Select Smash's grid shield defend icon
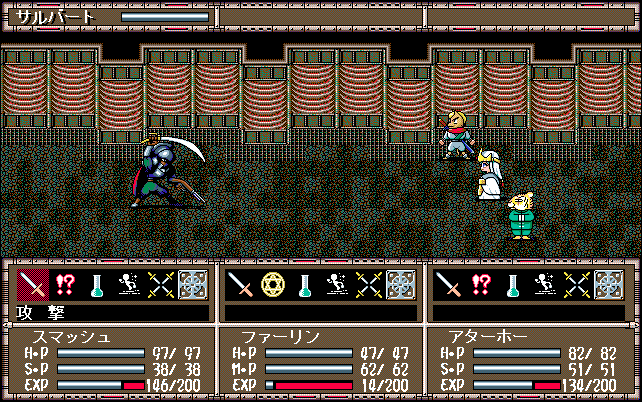The image size is (642, 402). pos(191,286)
